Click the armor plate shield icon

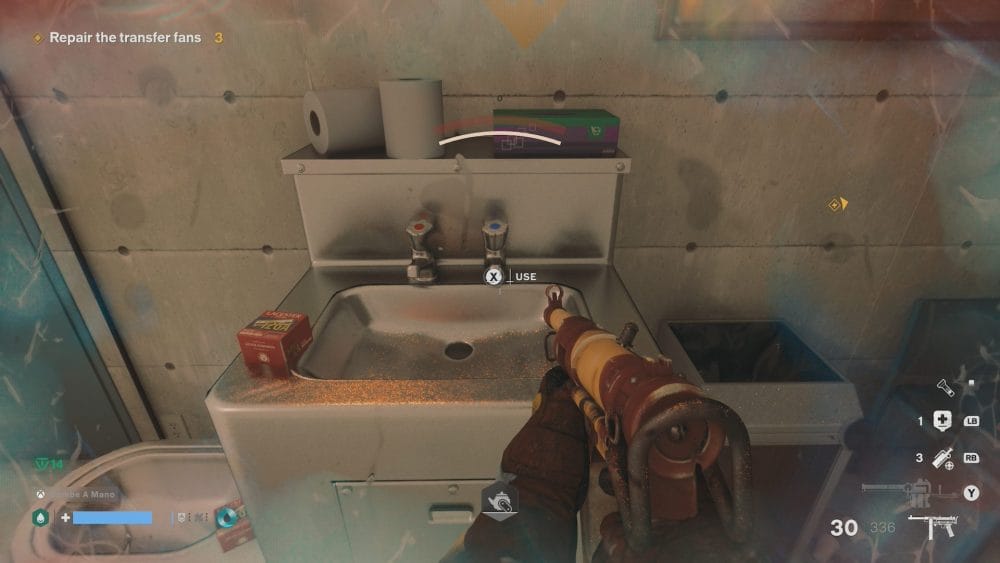(x=180, y=518)
